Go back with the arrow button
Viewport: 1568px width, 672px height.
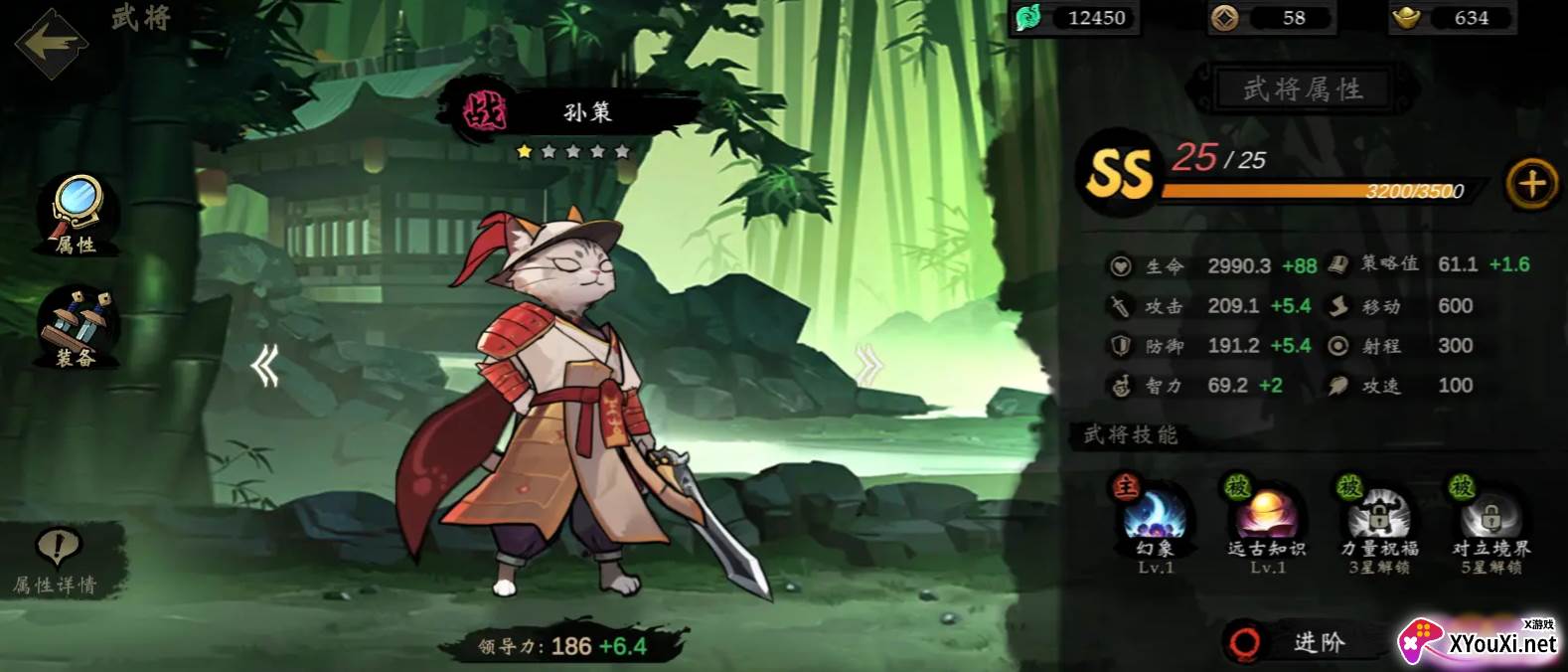pos(51,43)
